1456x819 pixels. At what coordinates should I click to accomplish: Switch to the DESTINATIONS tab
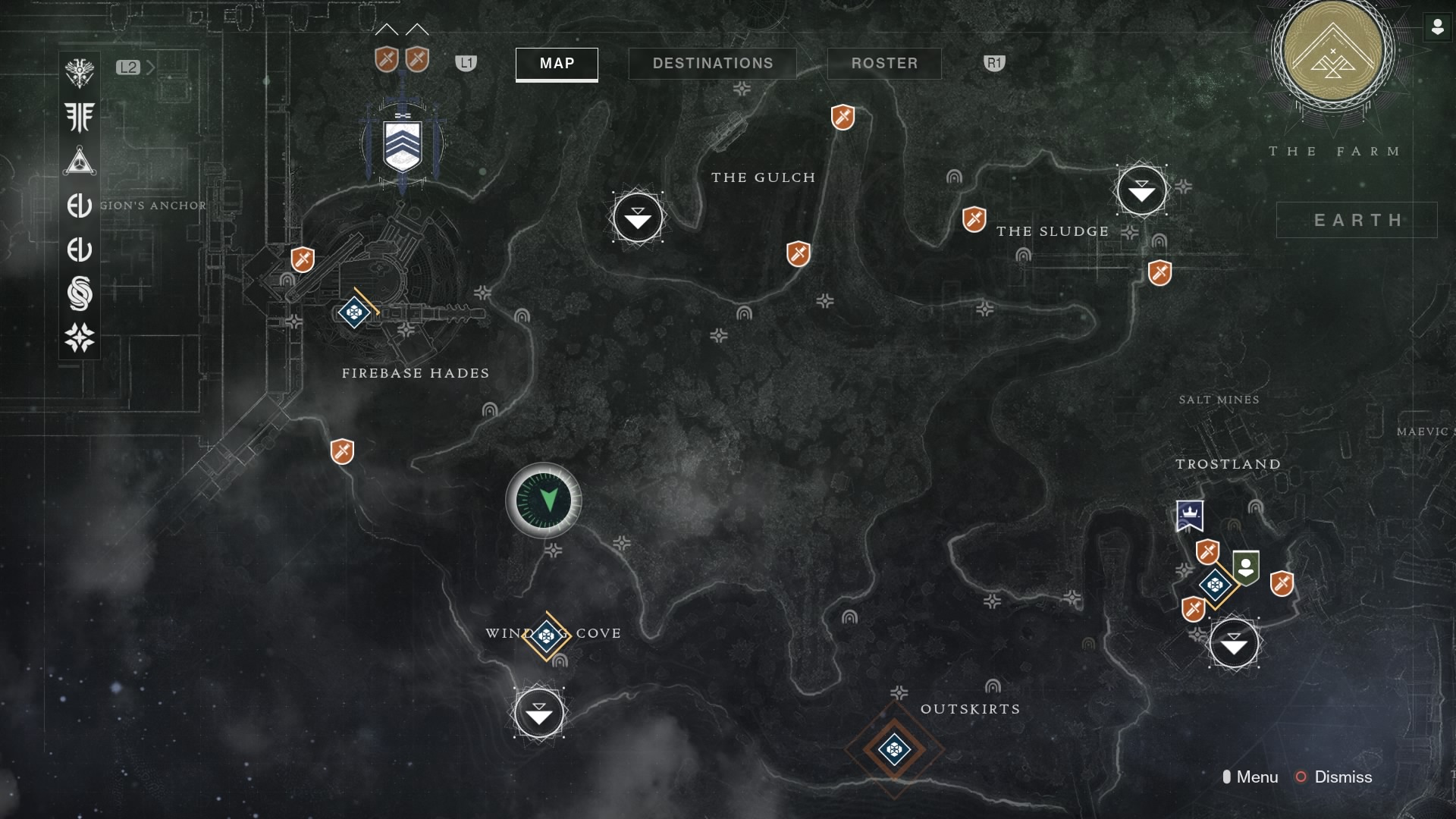coord(713,63)
